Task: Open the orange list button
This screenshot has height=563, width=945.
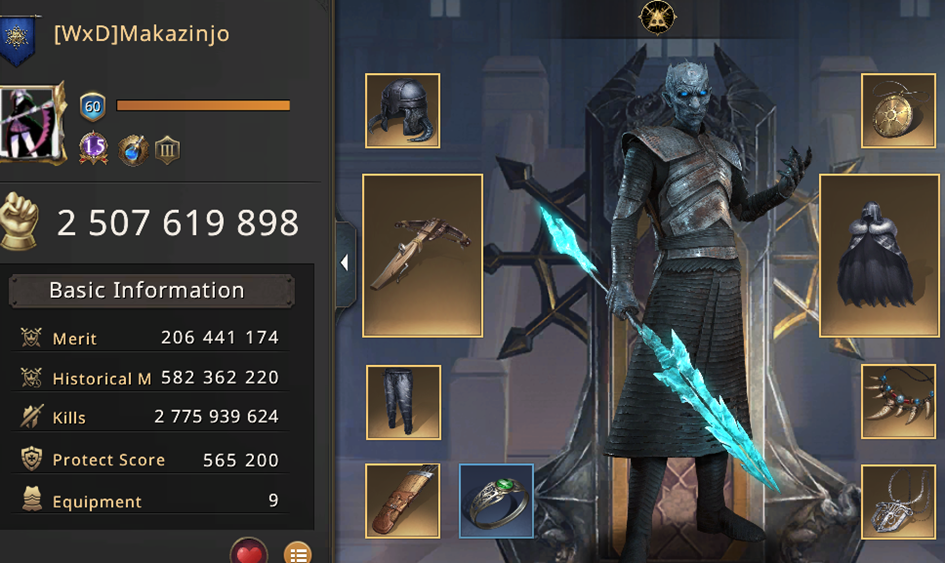Action: 297,552
